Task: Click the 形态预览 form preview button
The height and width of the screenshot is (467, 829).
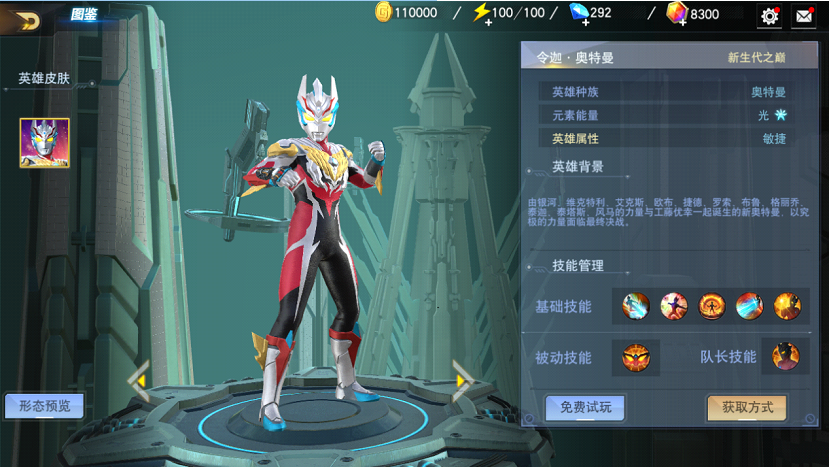Action: [44, 405]
